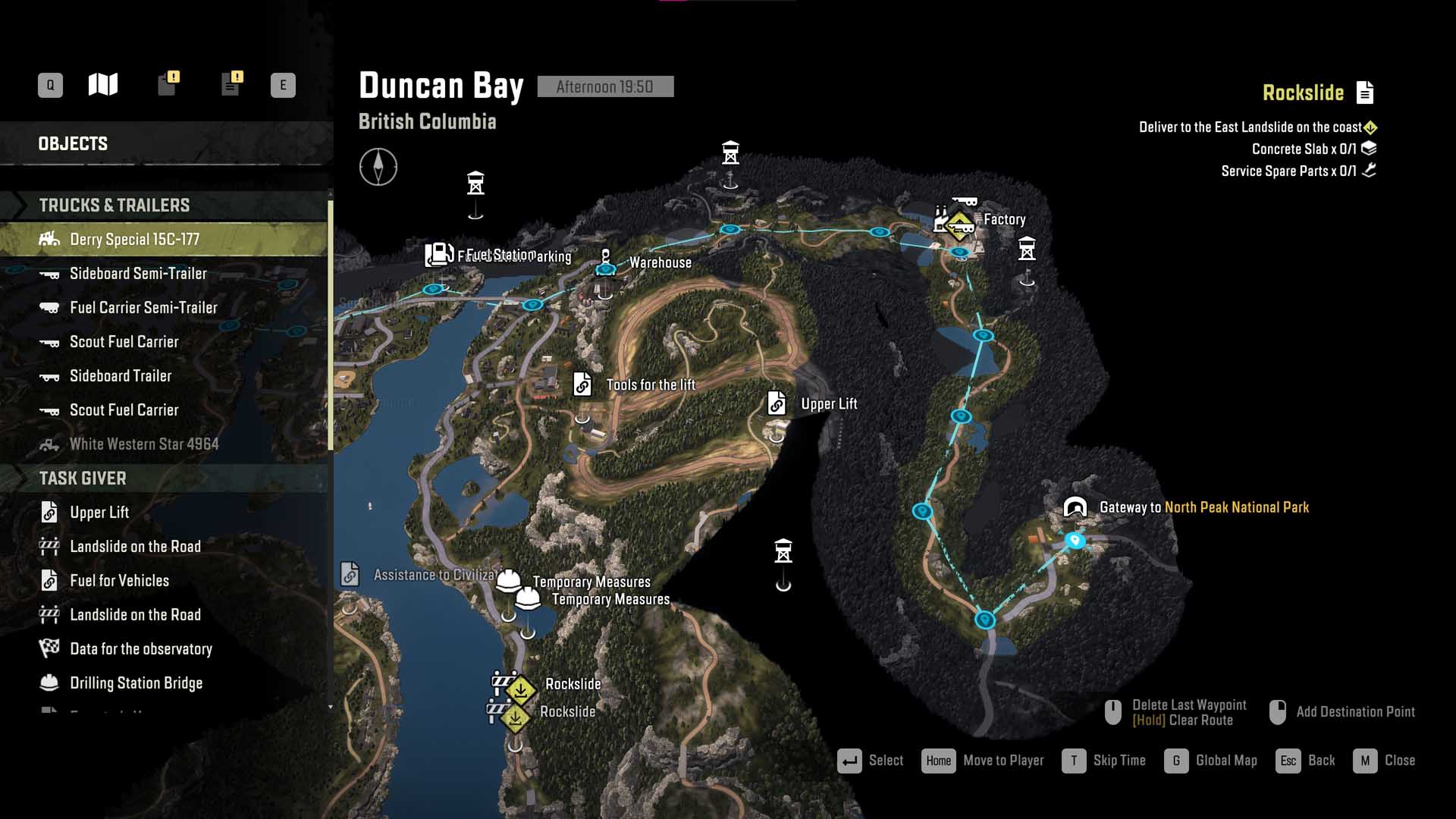
Task: Select the Derry Special 15C-177 truck
Action: [134, 240]
